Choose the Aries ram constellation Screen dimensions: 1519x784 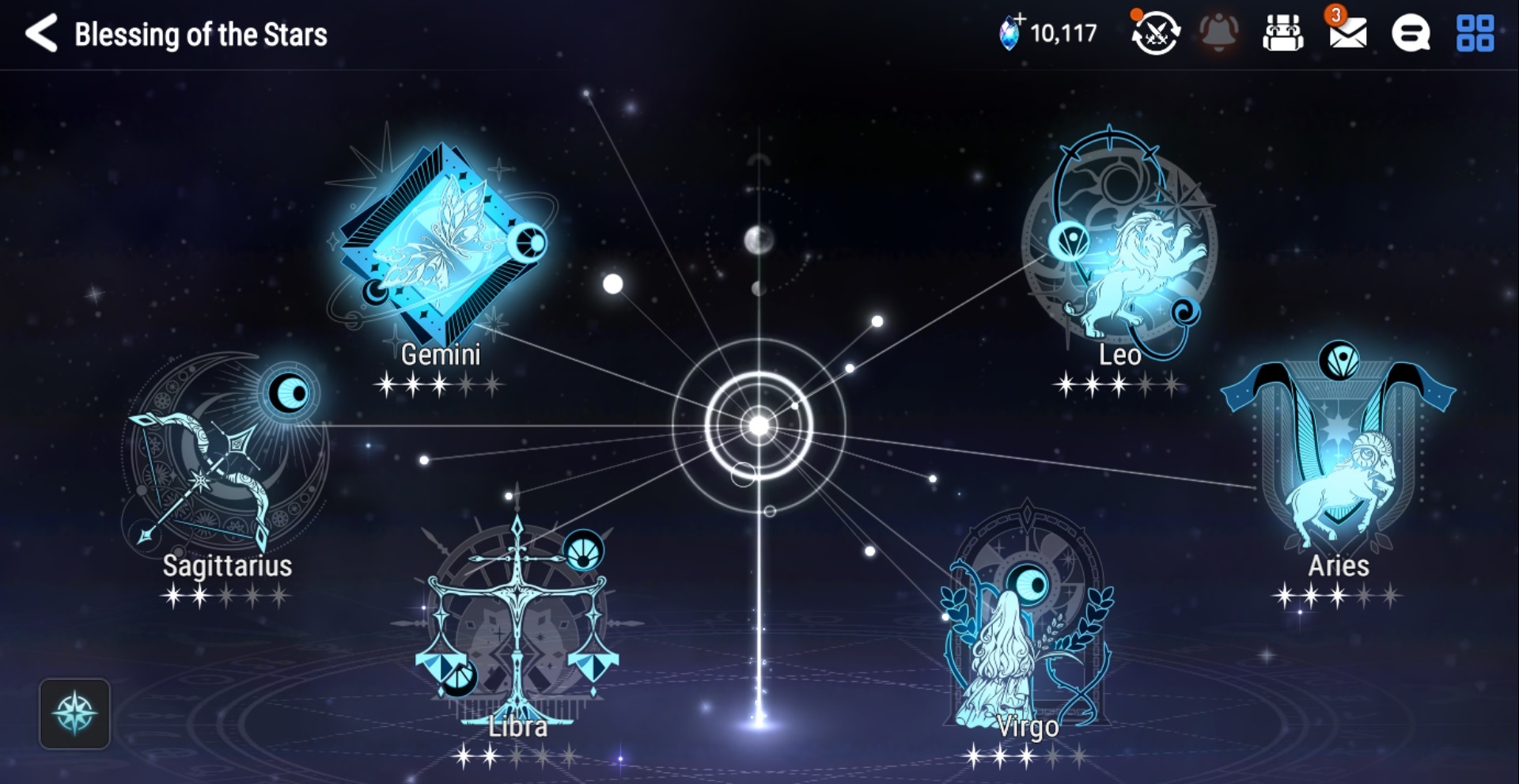[1339, 459]
